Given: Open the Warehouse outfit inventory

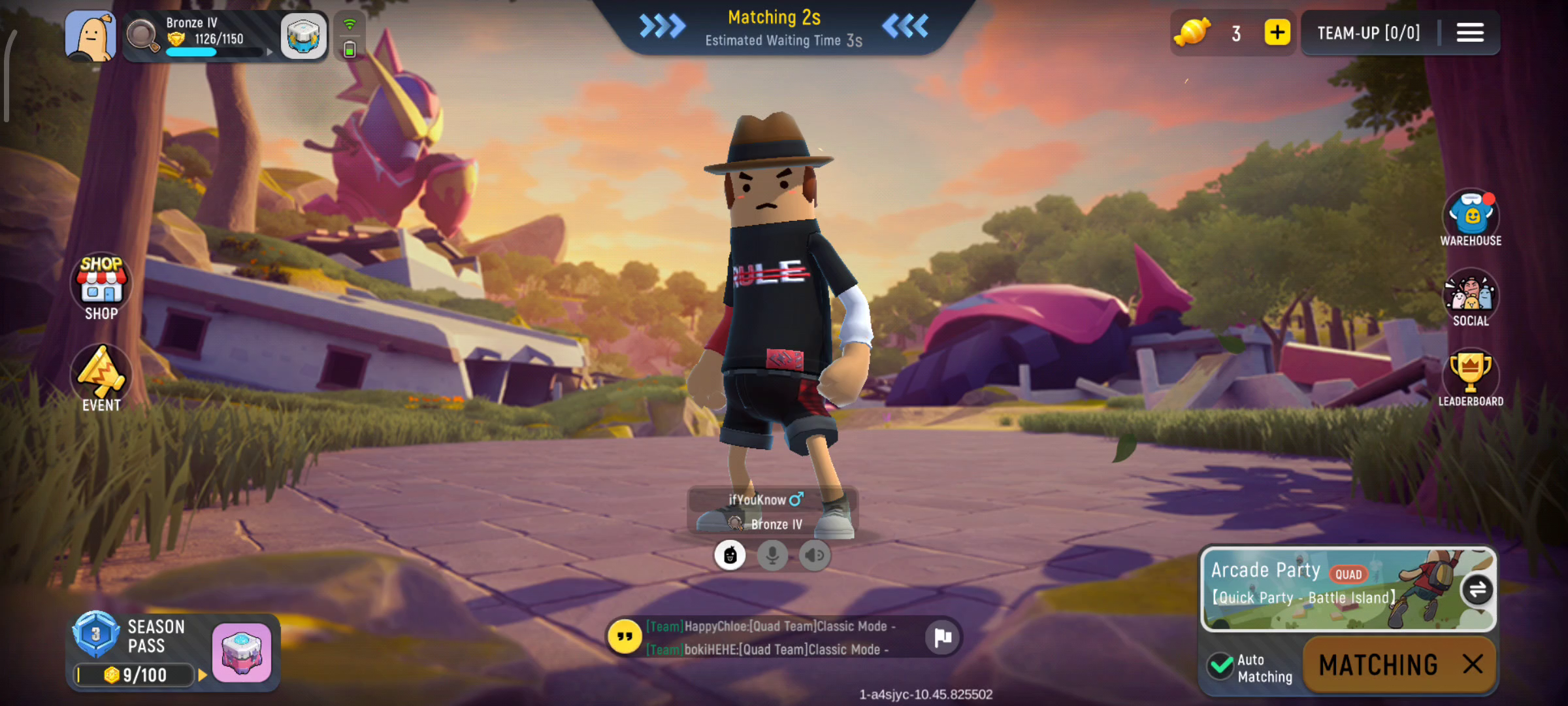Looking at the screenshot, I should (1471, 214).
